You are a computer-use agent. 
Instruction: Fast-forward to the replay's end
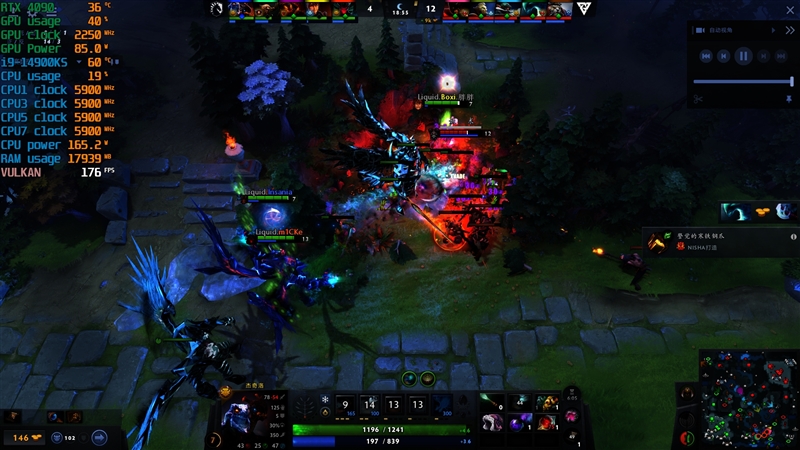pyautogui.click(x=779, y=57)
